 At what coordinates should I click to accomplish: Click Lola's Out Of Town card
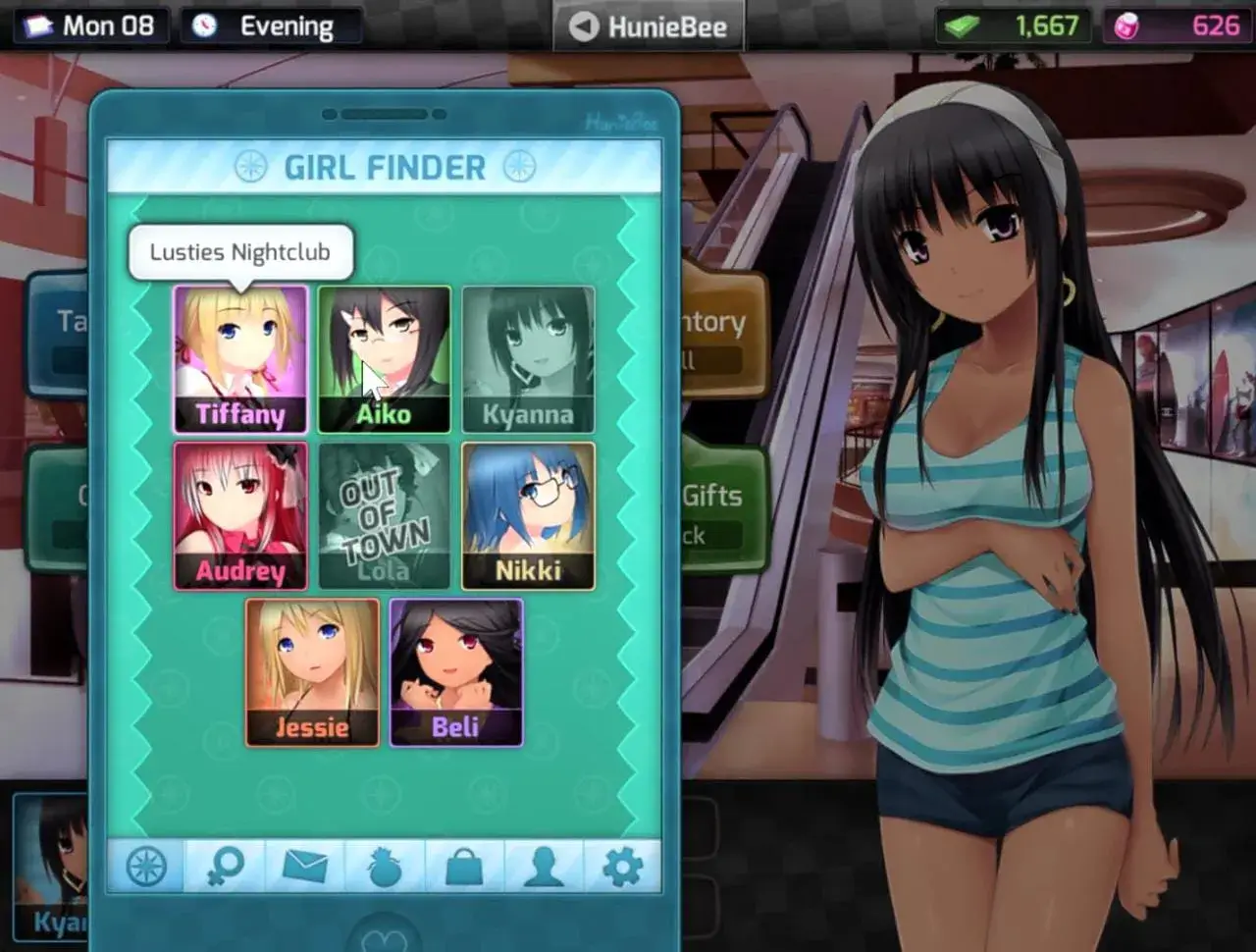[x=385, y=515]
